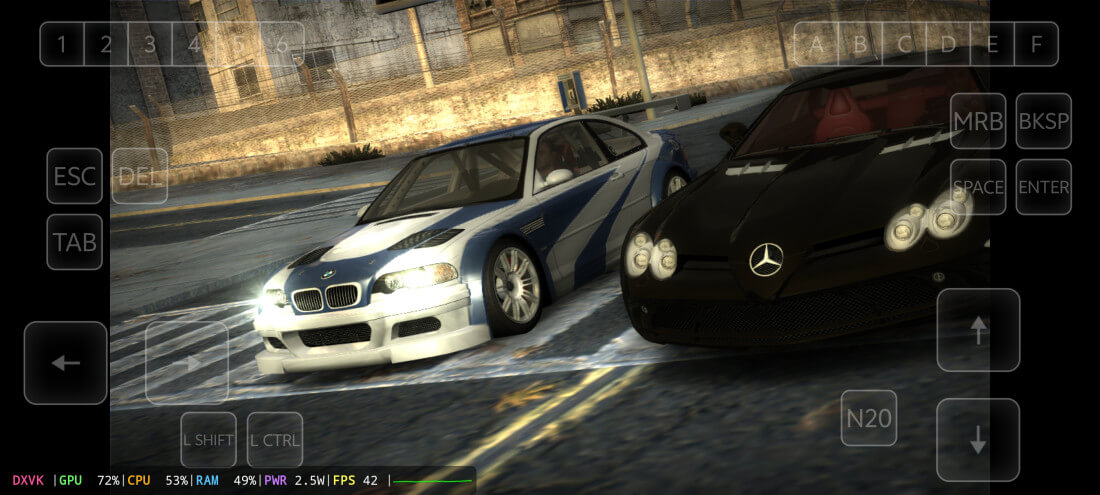
Task: Activate the L CTRL button
Action: pos(275,440)
